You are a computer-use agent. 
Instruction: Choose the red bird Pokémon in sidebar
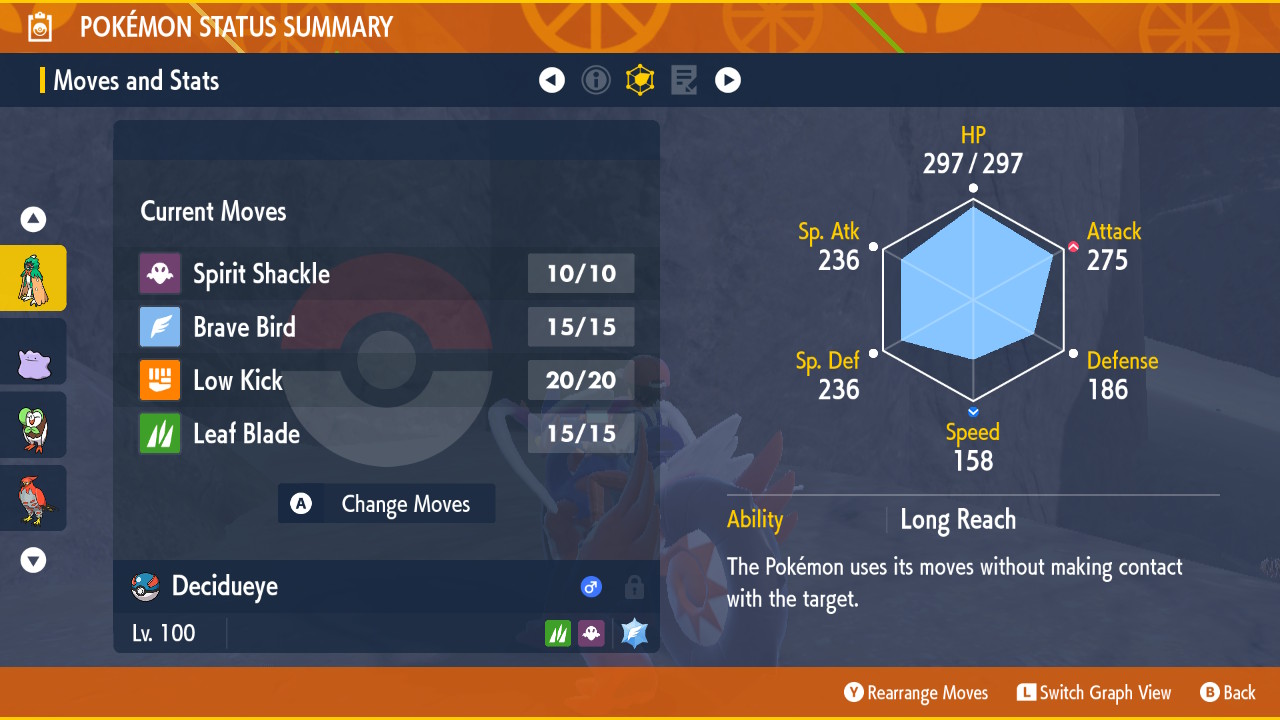click(33, 498)
